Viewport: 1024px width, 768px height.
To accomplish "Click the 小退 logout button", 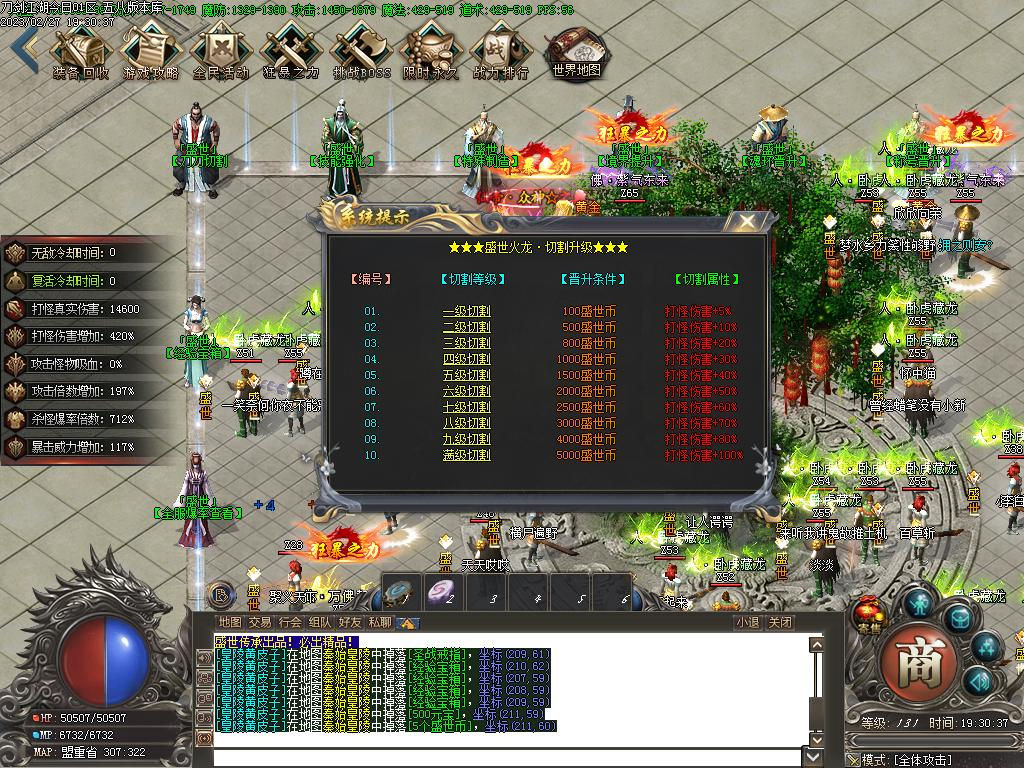I will 746,622.
